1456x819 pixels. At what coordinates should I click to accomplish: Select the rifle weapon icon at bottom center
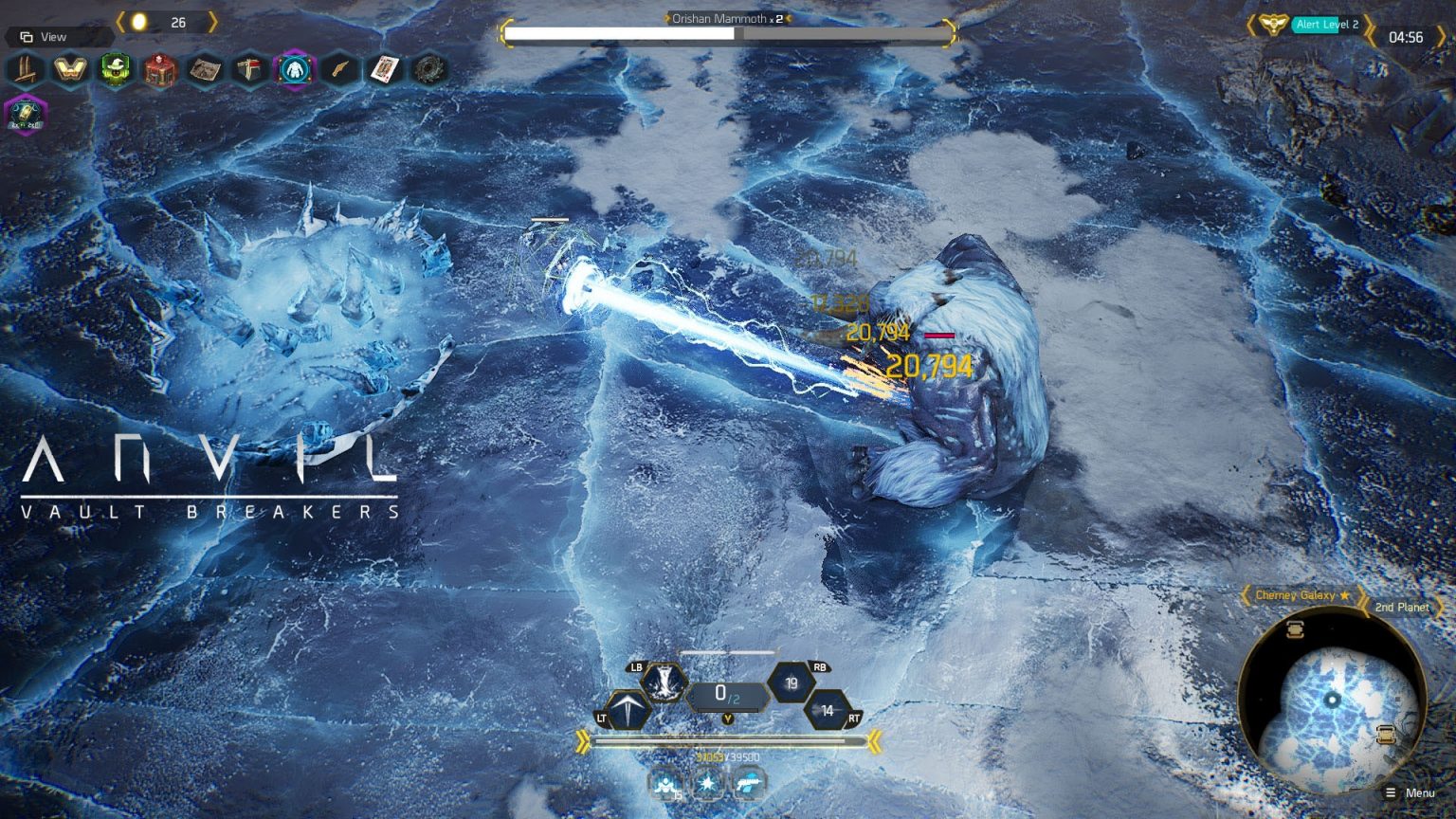click(749, 783)
